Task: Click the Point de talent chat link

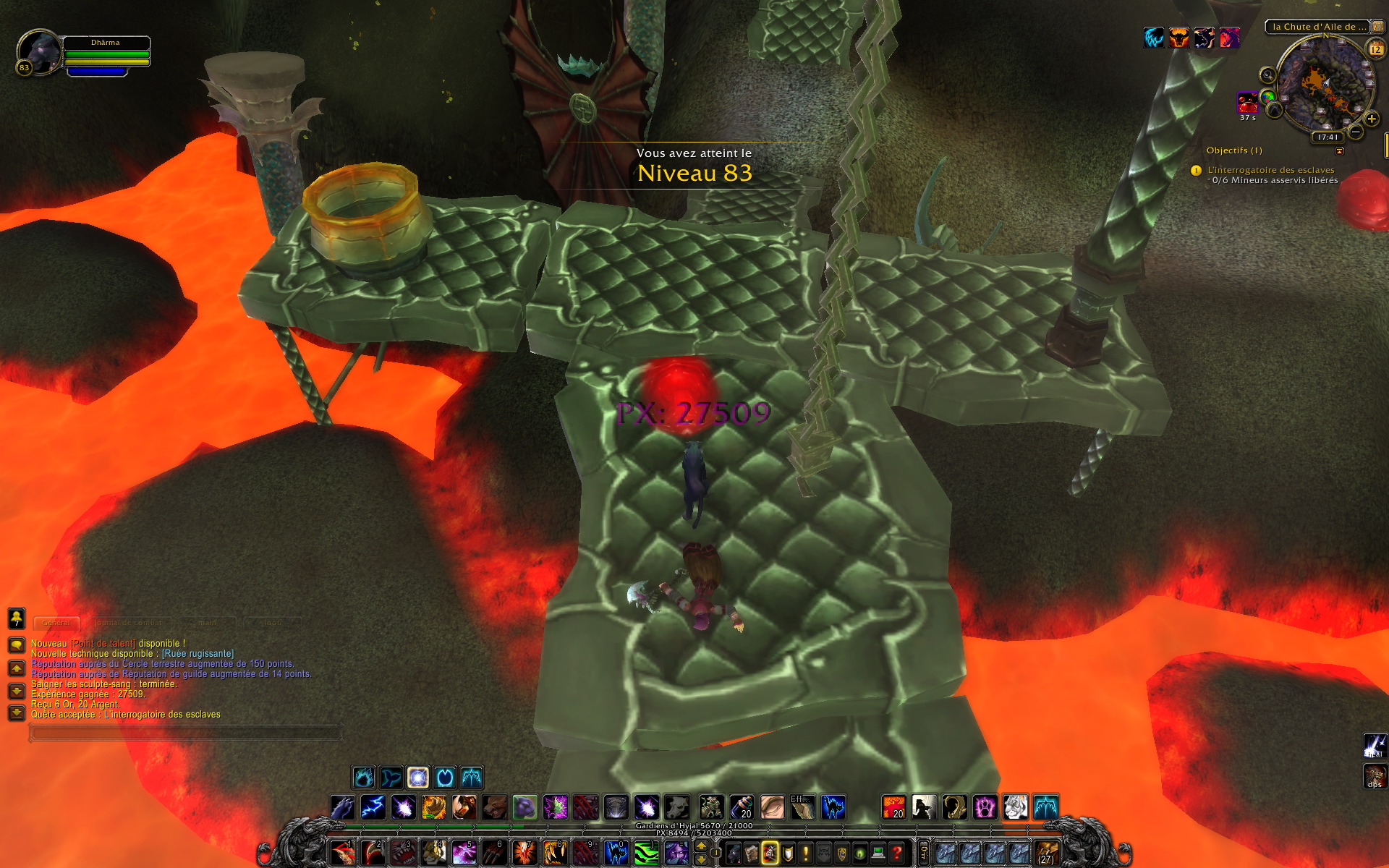Action: click(x=103, y=644)
